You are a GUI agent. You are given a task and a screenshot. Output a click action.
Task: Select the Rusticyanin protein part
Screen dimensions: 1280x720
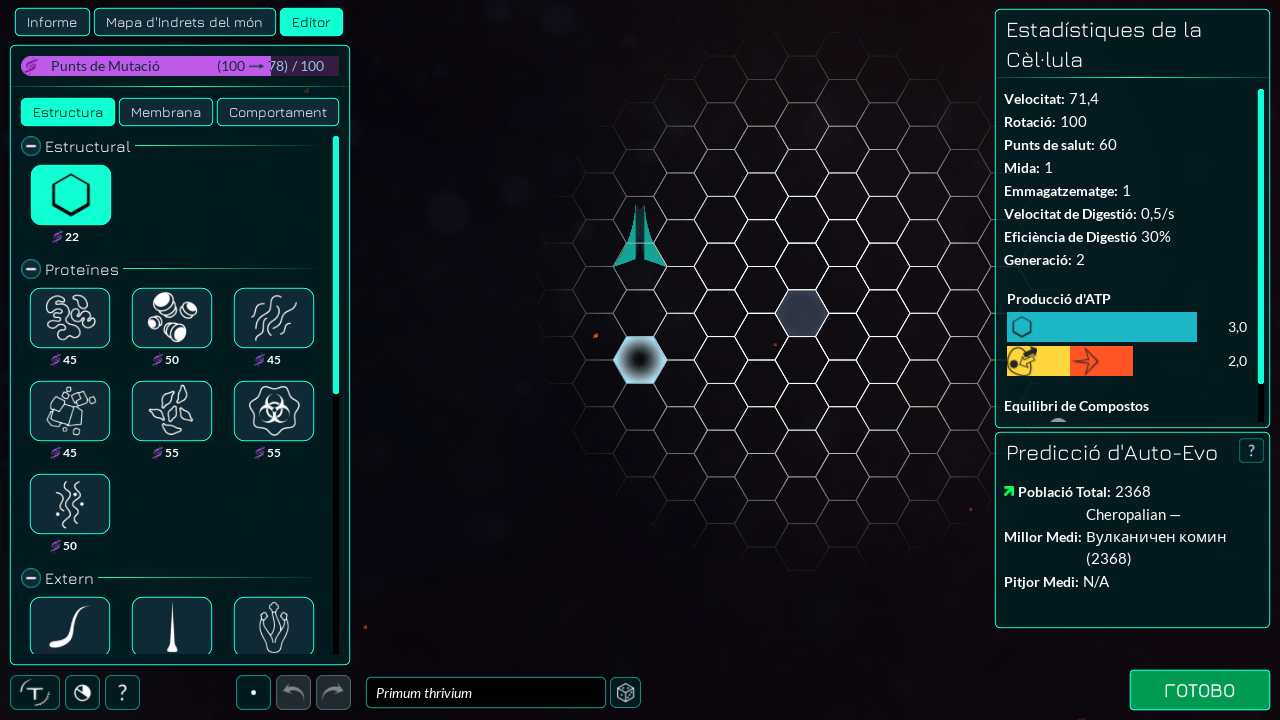[70, 411]
